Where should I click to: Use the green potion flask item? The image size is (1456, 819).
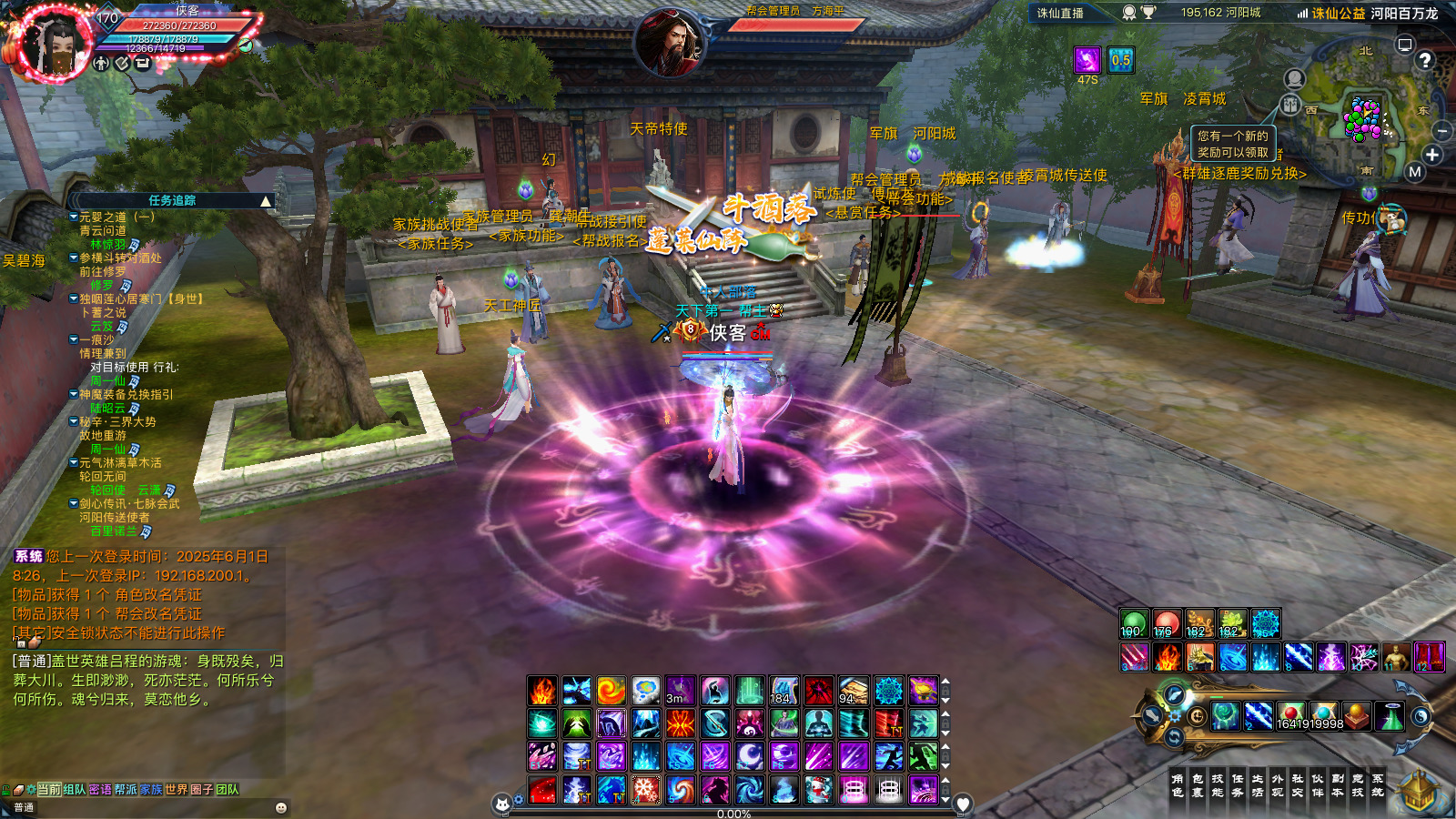[1390, 717]
